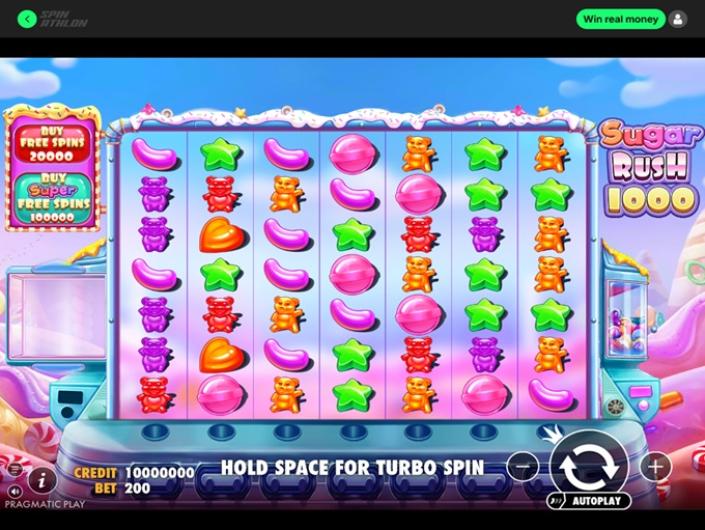Spin the reels with the circular arrows button
705x530 pixels.
[588, 464]
